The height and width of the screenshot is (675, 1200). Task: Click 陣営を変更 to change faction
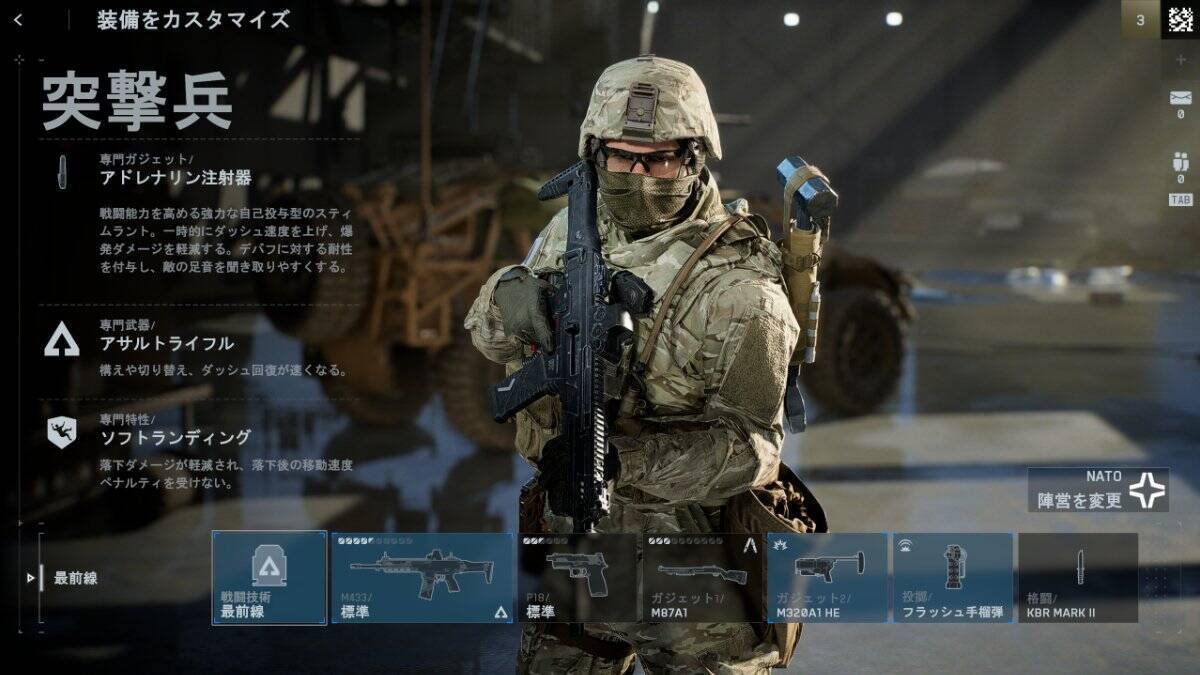1098,491
